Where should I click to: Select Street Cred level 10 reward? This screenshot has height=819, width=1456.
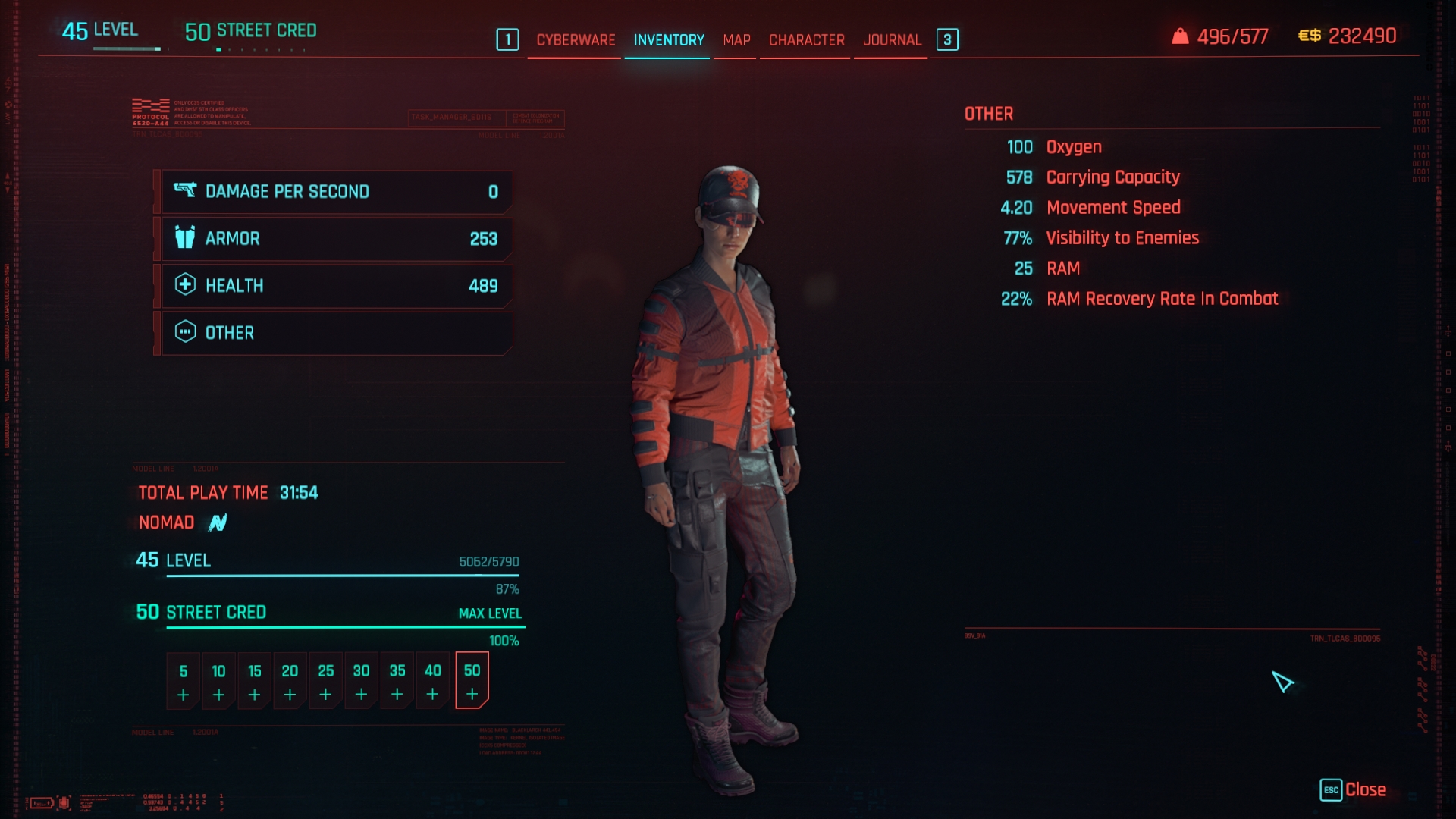click(218, 681)
